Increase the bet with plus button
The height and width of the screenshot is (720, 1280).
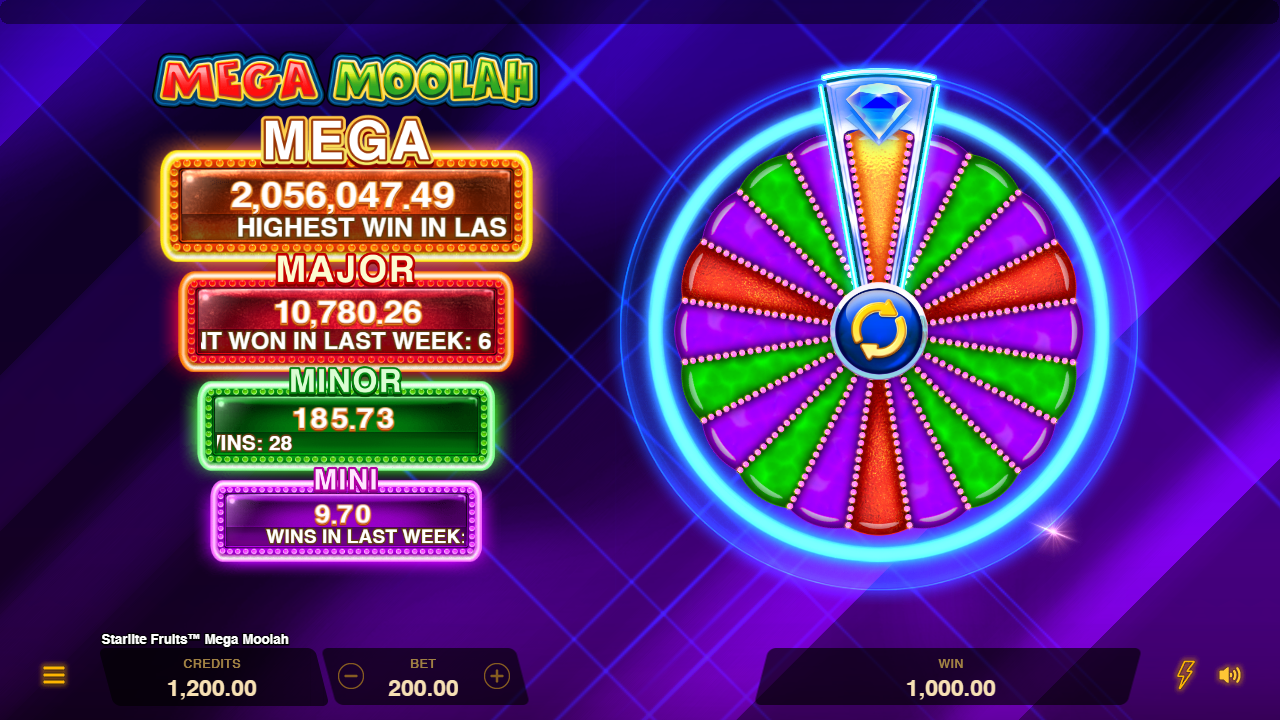coord(497,676)
